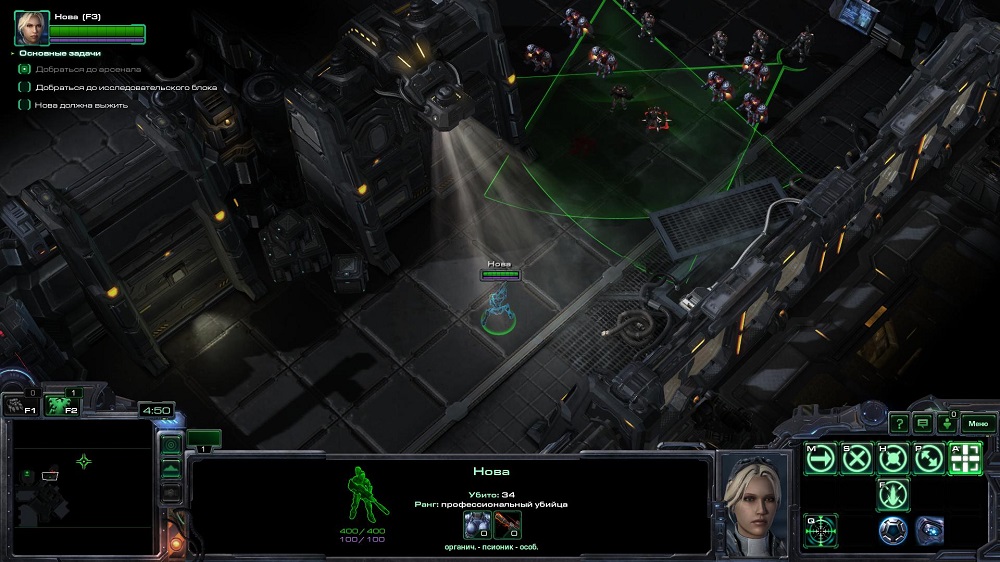The height and width of the screenshot is (562, 1000).
Task: Activate the Stop command X icon
Action: [857, 458]
